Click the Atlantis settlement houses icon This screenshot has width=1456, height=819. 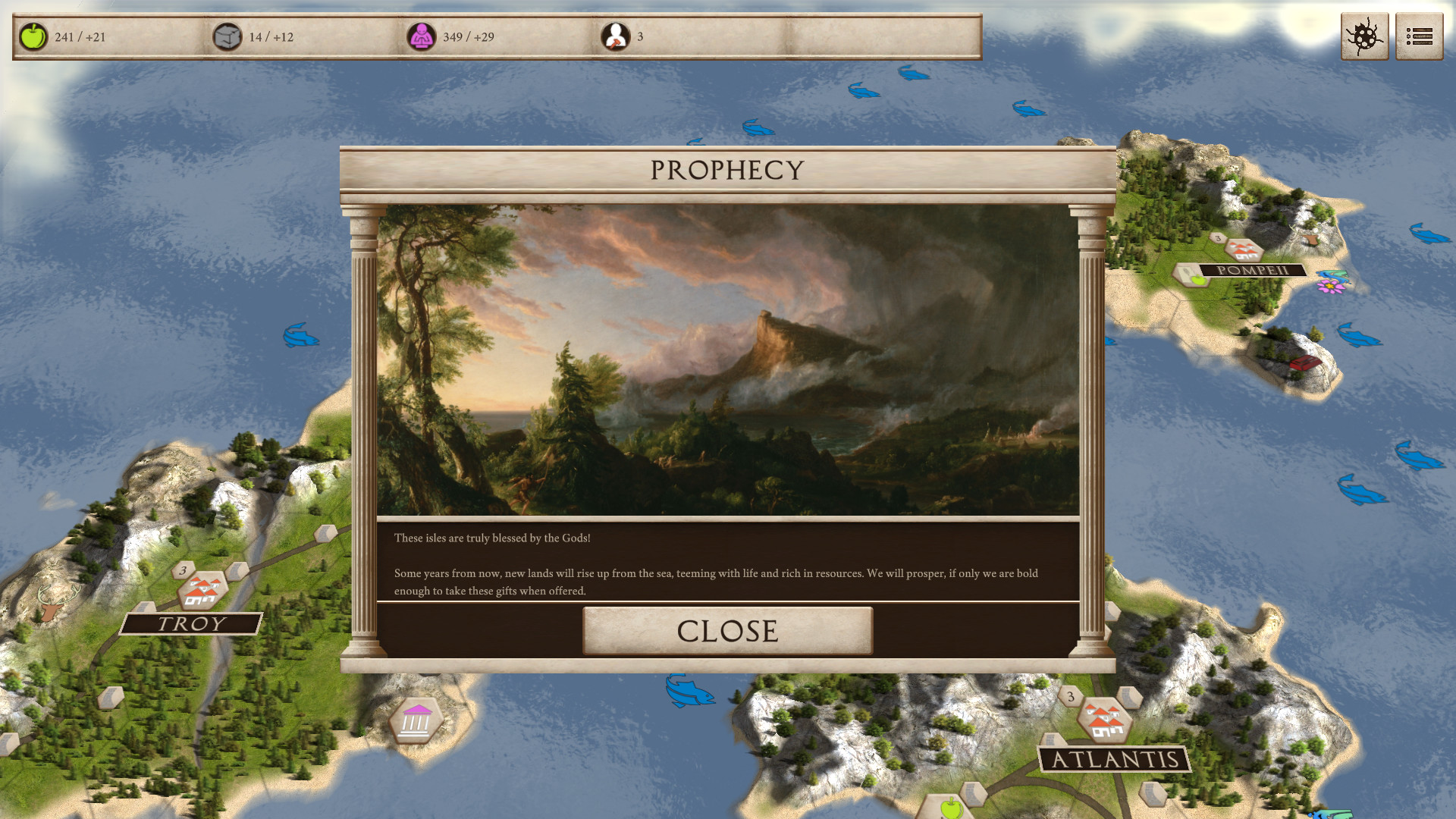tap(1105, 718)
